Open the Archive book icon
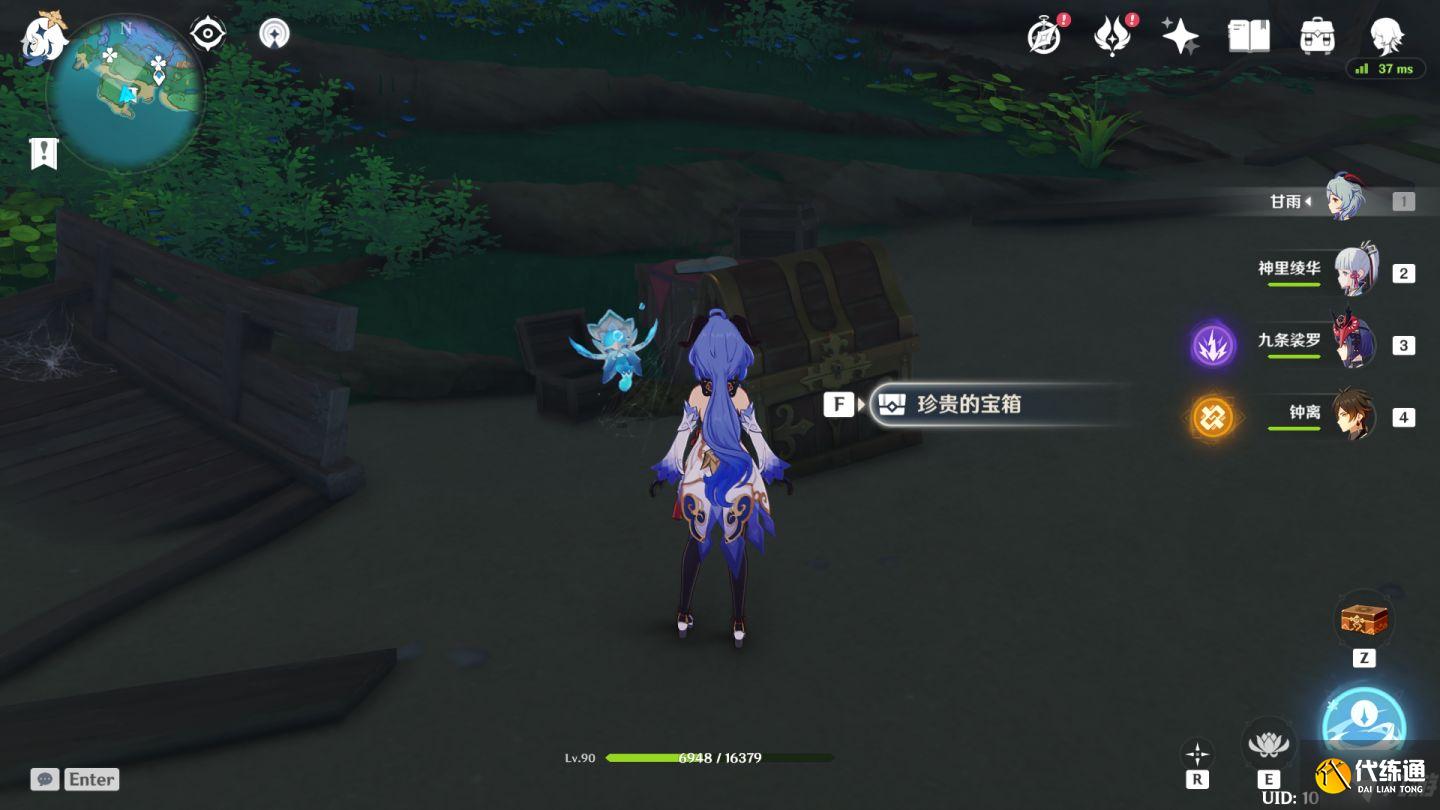 (x=1248, y=35)
